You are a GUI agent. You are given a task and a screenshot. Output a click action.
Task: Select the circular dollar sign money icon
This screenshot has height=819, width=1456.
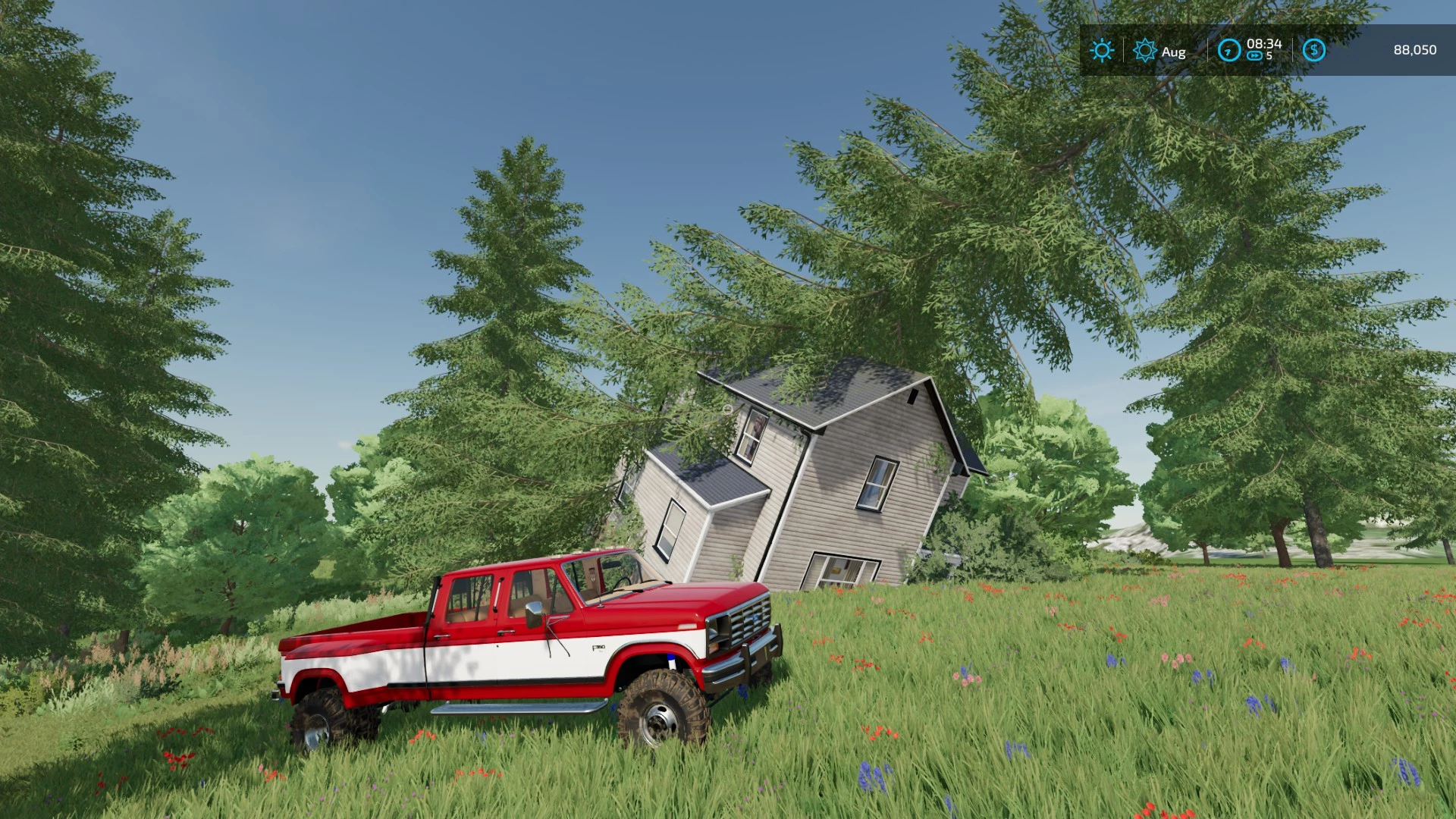(1313, 49)
